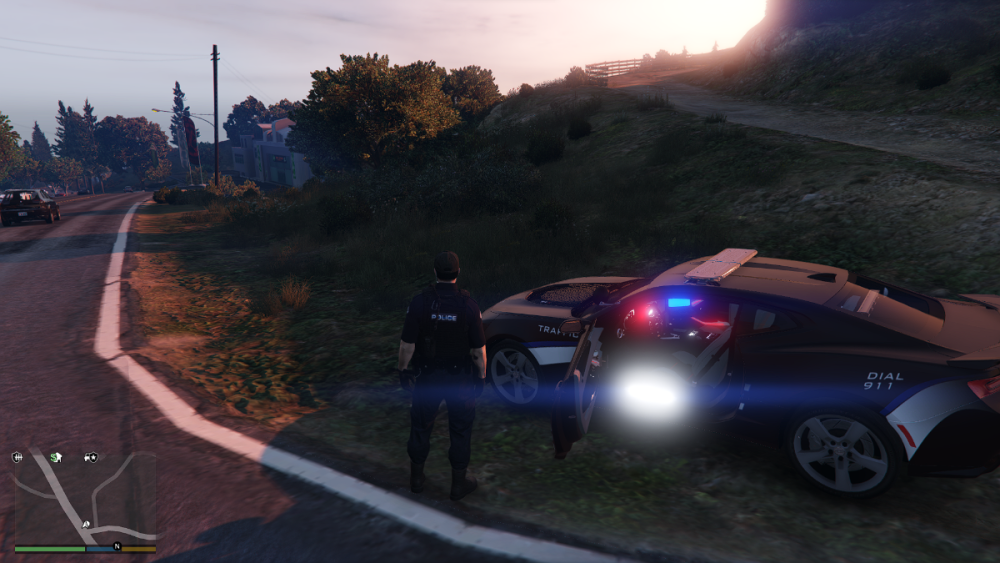Click the player arrow on the minimap
The height and width of the screenshot is (563, 1000).
click(x=86, y=524)
